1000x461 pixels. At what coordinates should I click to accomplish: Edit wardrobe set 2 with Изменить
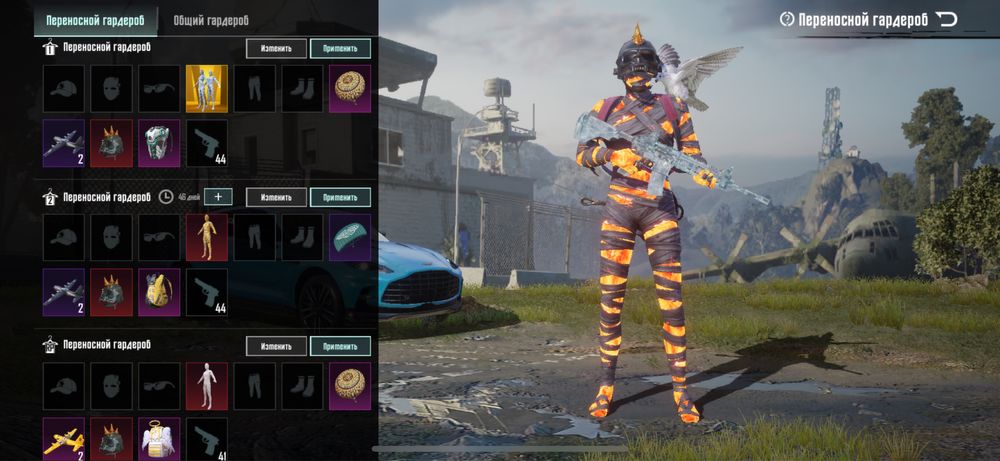click(276, 197)
